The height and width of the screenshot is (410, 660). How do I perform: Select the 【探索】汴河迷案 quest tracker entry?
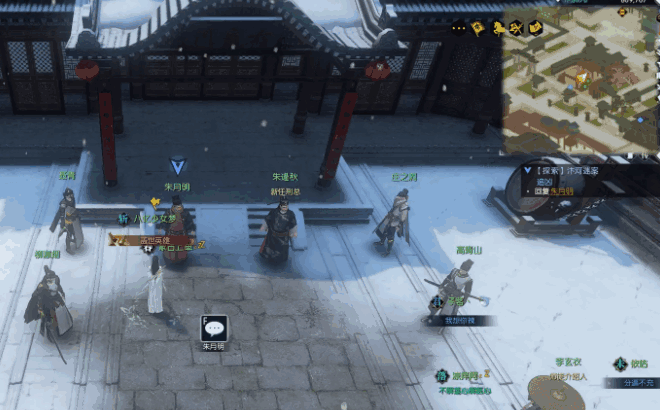[567, 171]
